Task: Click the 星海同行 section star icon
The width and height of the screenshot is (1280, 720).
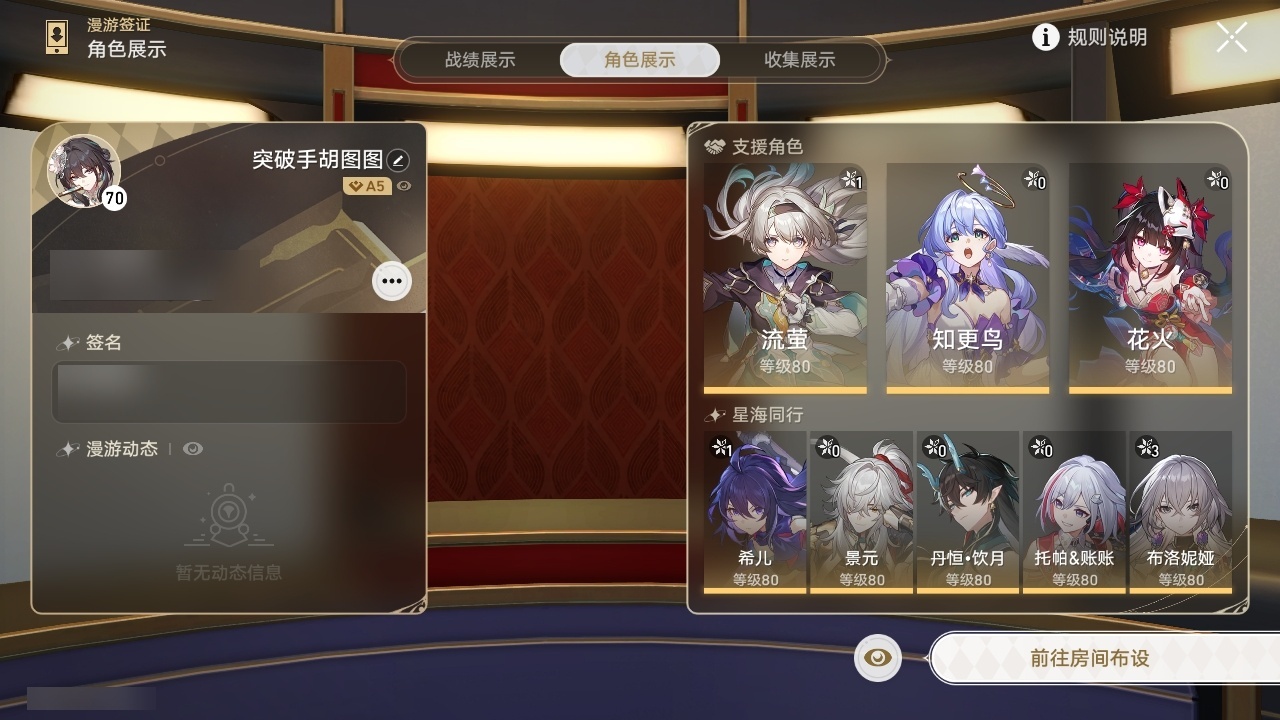Action: pyautogui.click(x=713, y=414)
